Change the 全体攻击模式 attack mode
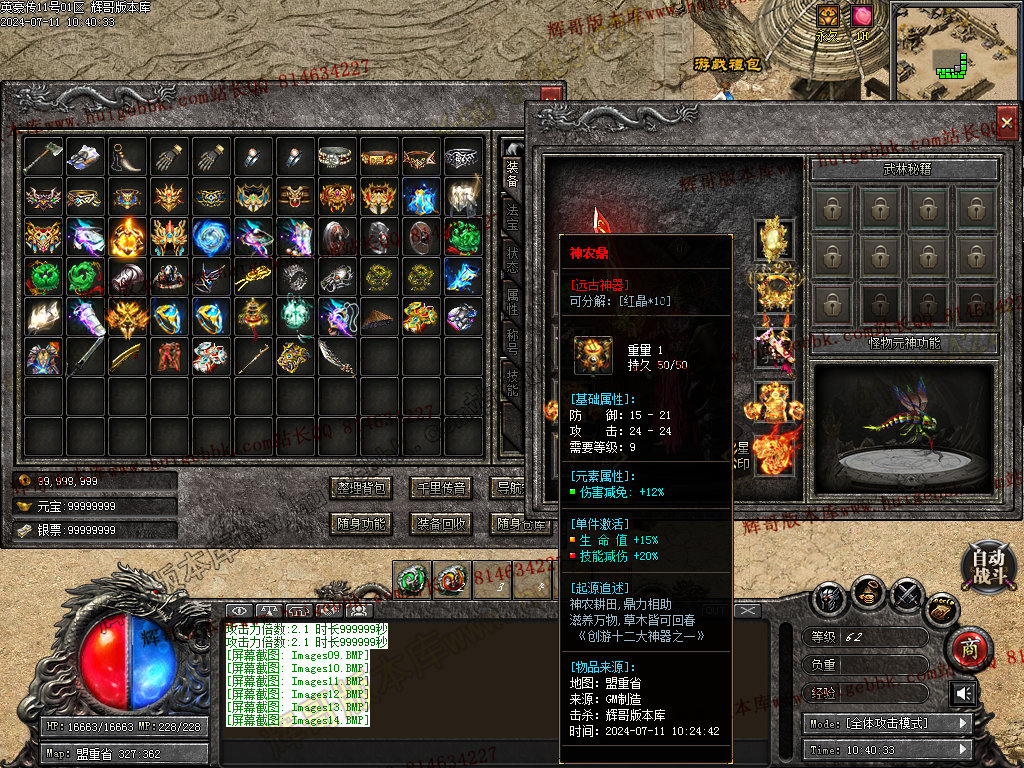The image size is (1024, 768). pos(887,723)
